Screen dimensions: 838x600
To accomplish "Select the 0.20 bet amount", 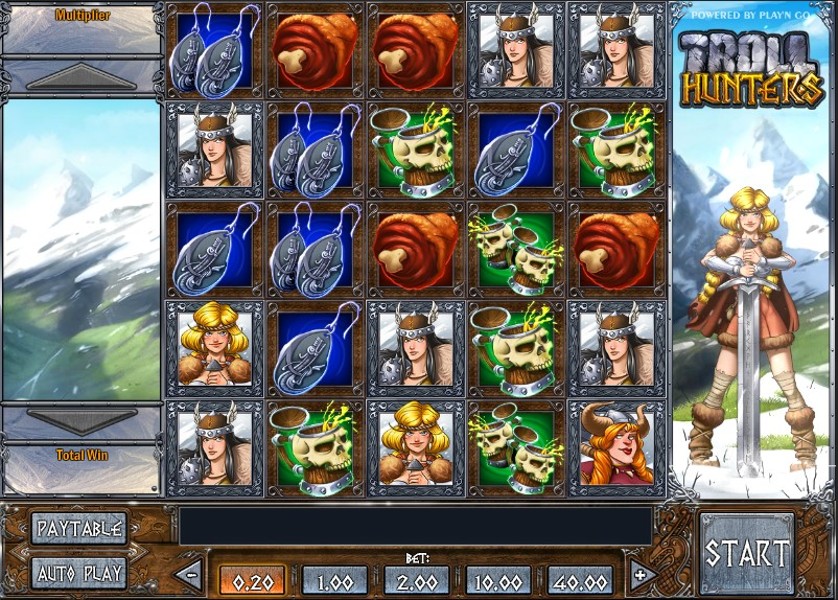I will [252, 581].
